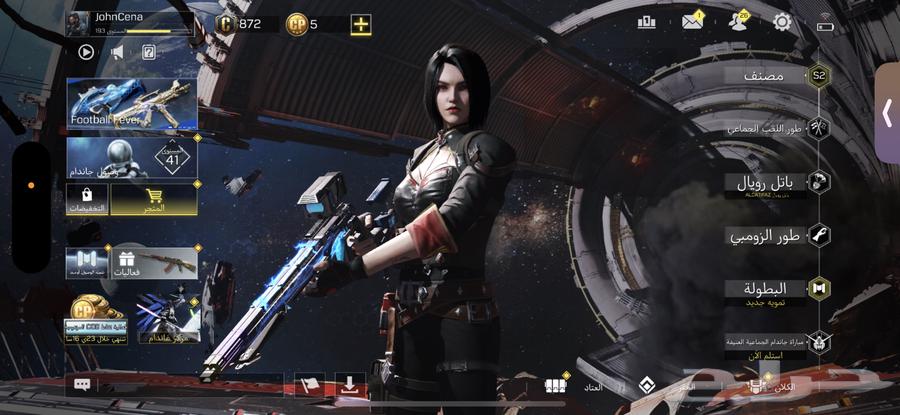Add more CP with the plus button
Viewport: 900px width, 415px height.
(360, 24)
